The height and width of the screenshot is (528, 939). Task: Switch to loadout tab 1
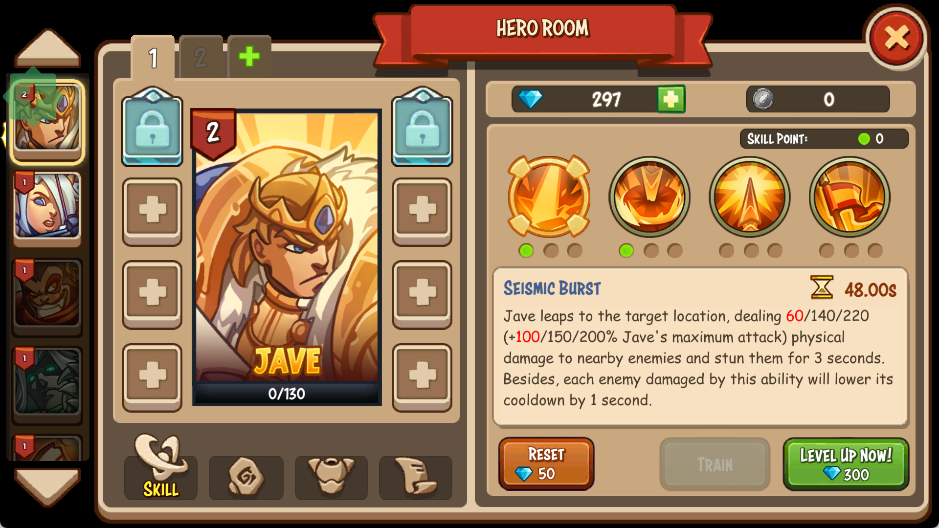click(153, 58)
